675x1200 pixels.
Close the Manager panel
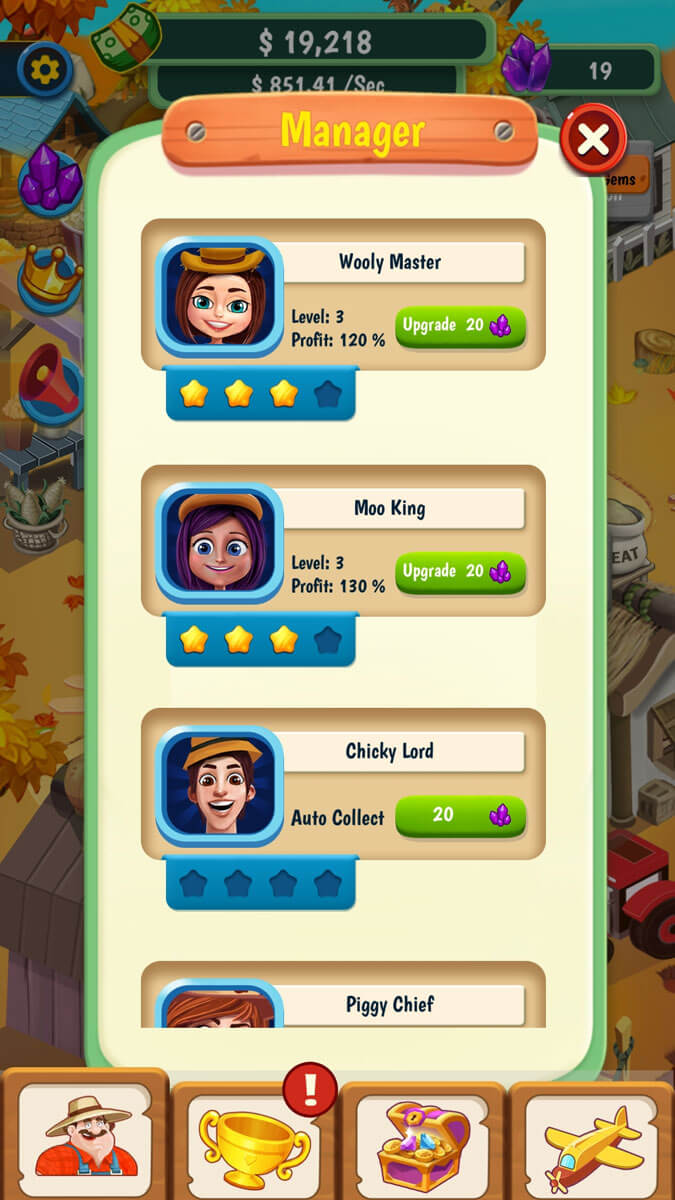click(593, 140)
